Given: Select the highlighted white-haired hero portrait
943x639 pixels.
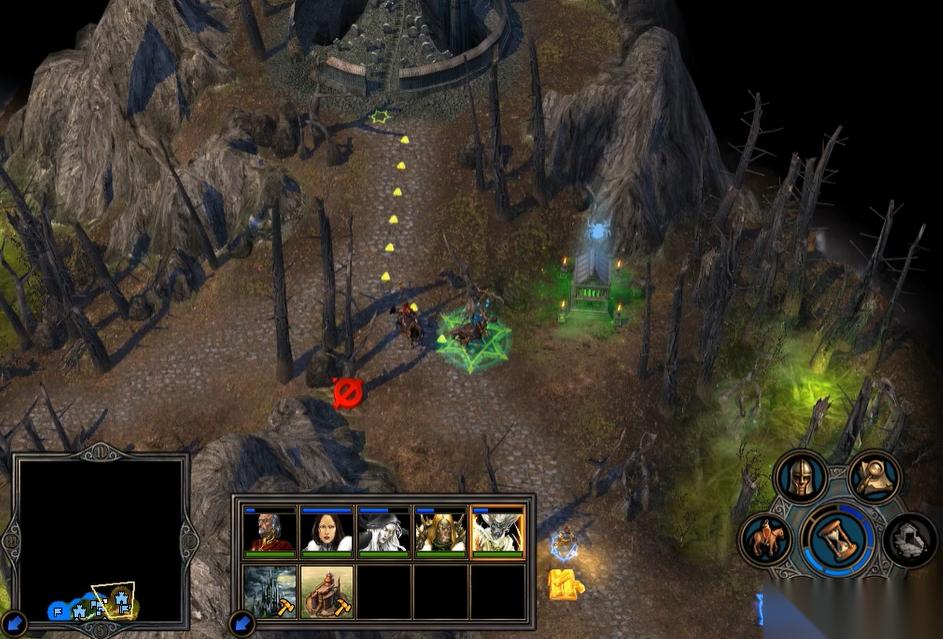Looking at the screenshot, I should click(498, 530).
